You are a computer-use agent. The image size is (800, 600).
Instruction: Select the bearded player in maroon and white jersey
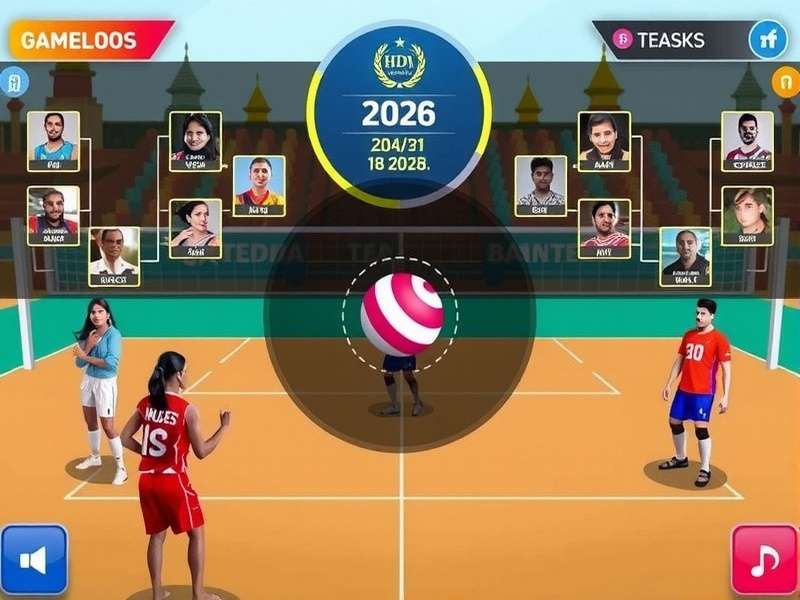click(747, 140)
